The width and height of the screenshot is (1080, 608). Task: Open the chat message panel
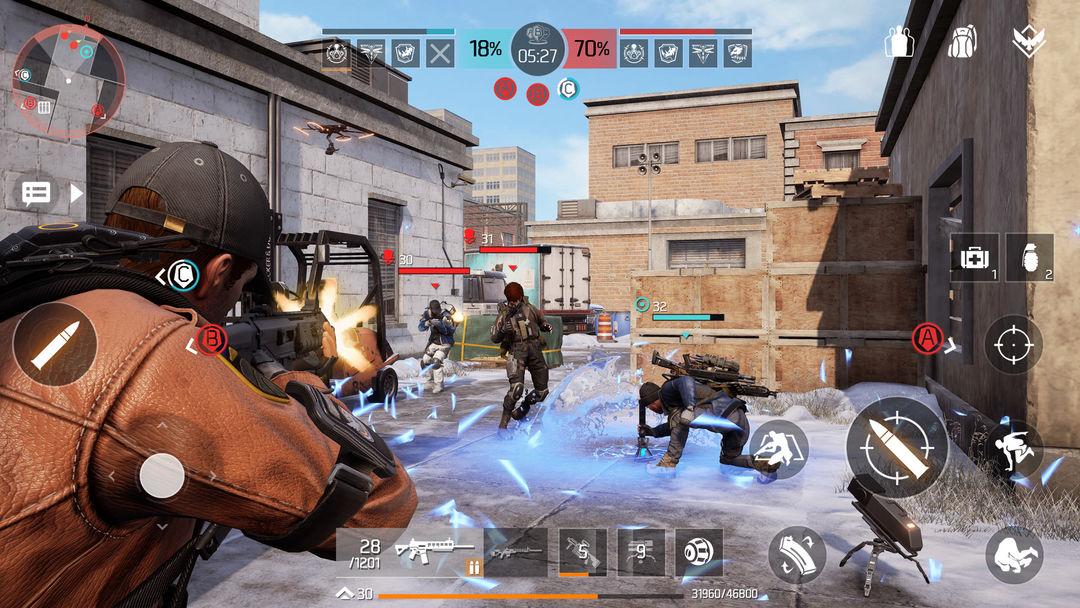pyautogui.click(x=37, y=193)
